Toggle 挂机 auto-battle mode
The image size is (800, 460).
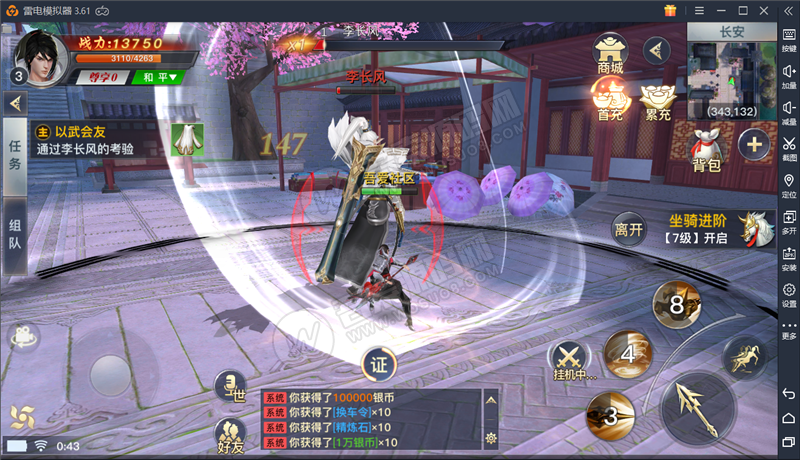[x=571, y=360]
